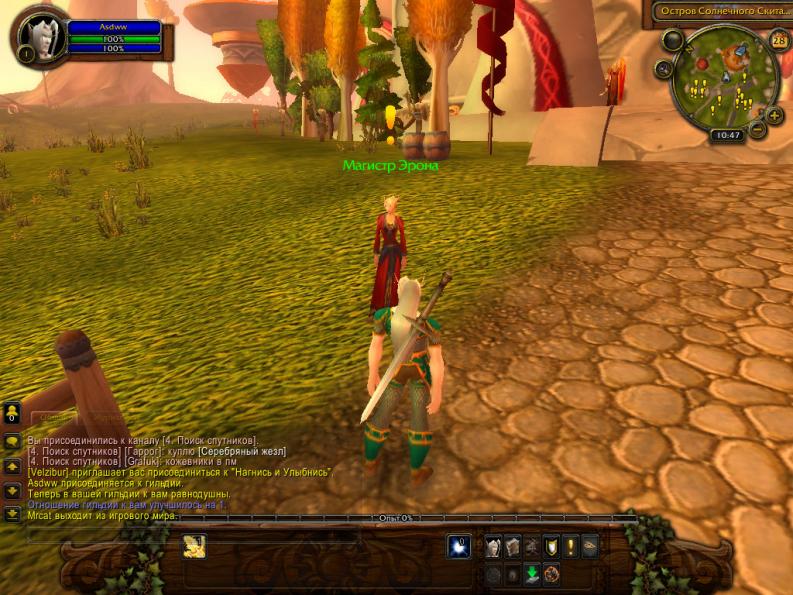
Task: Jump to the bottom of the chat log
Action: pos(12,514)
